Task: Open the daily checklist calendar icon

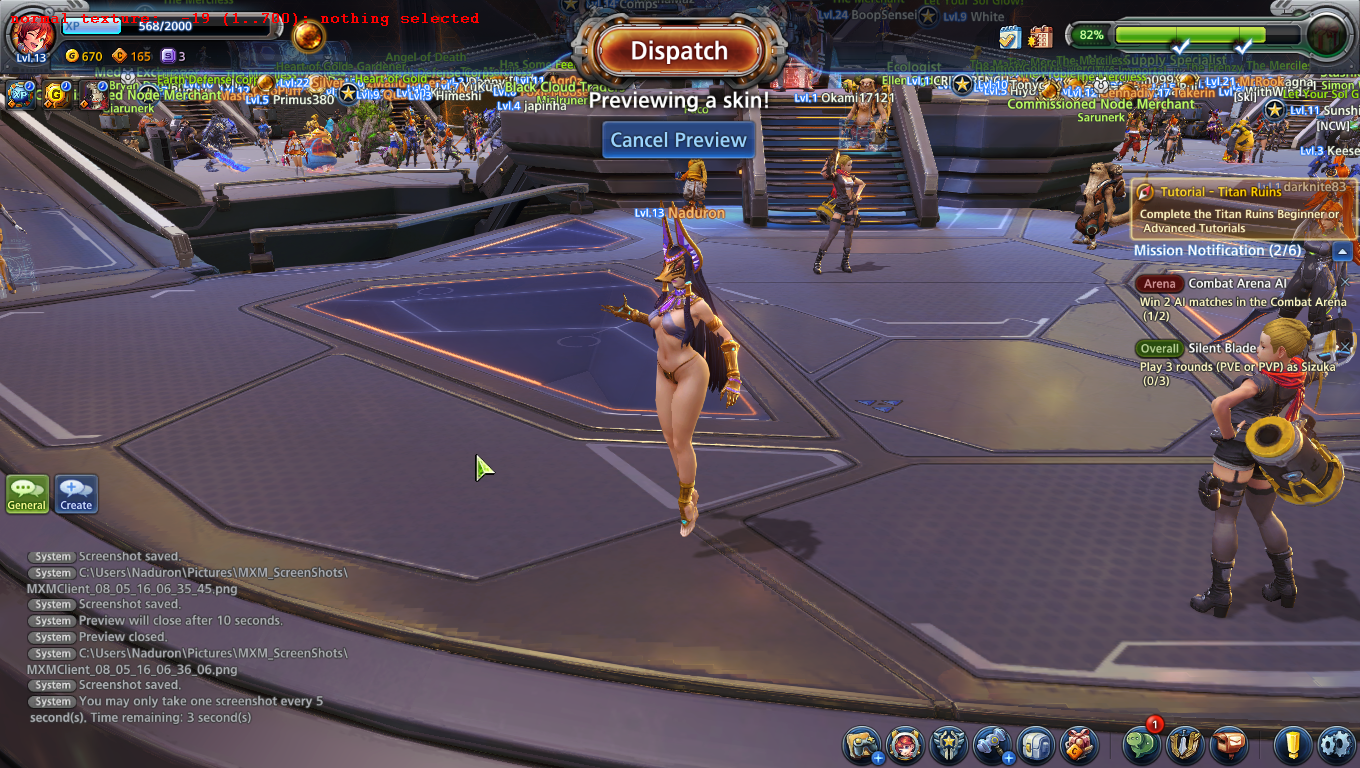Action: click(1010, 37)
